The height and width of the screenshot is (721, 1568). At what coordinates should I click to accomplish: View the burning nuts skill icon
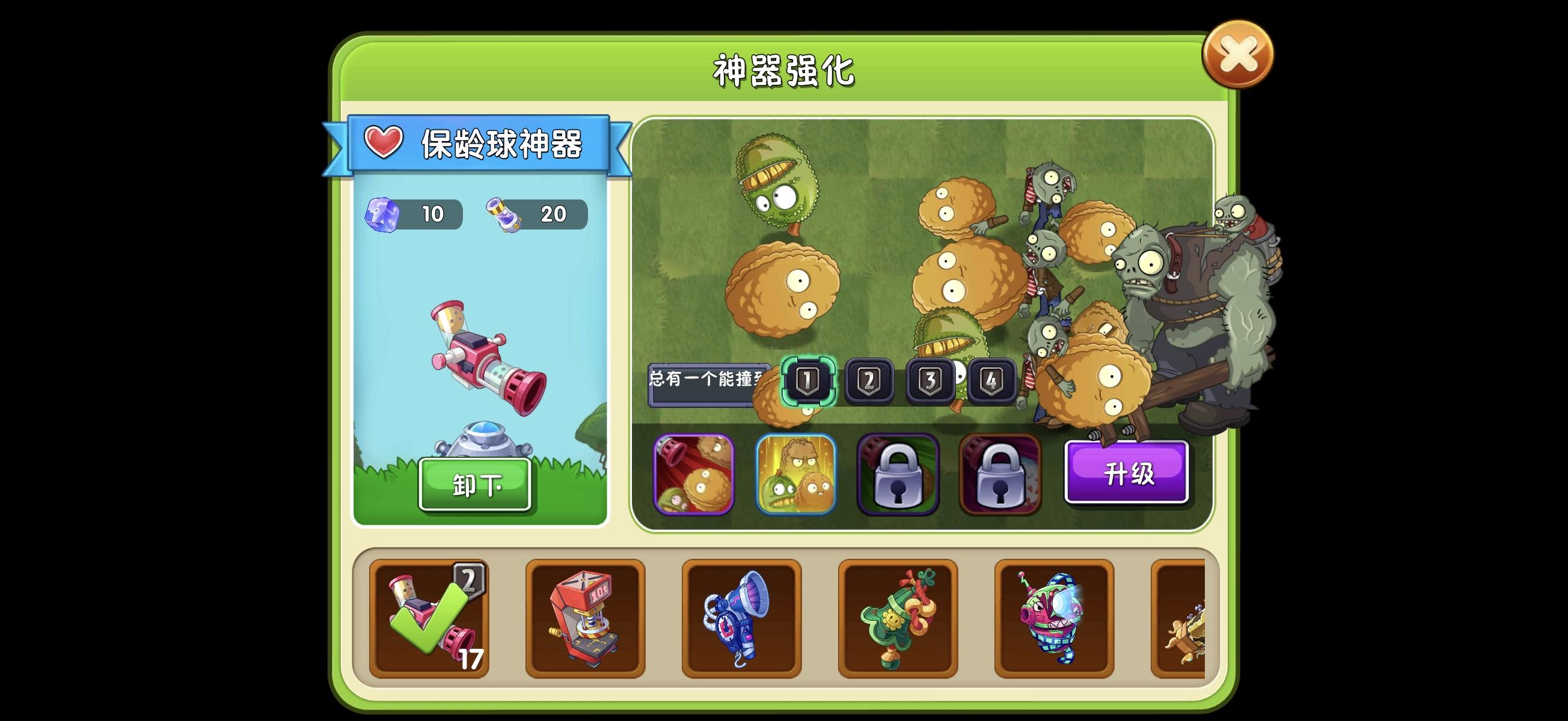coord(796,473)
